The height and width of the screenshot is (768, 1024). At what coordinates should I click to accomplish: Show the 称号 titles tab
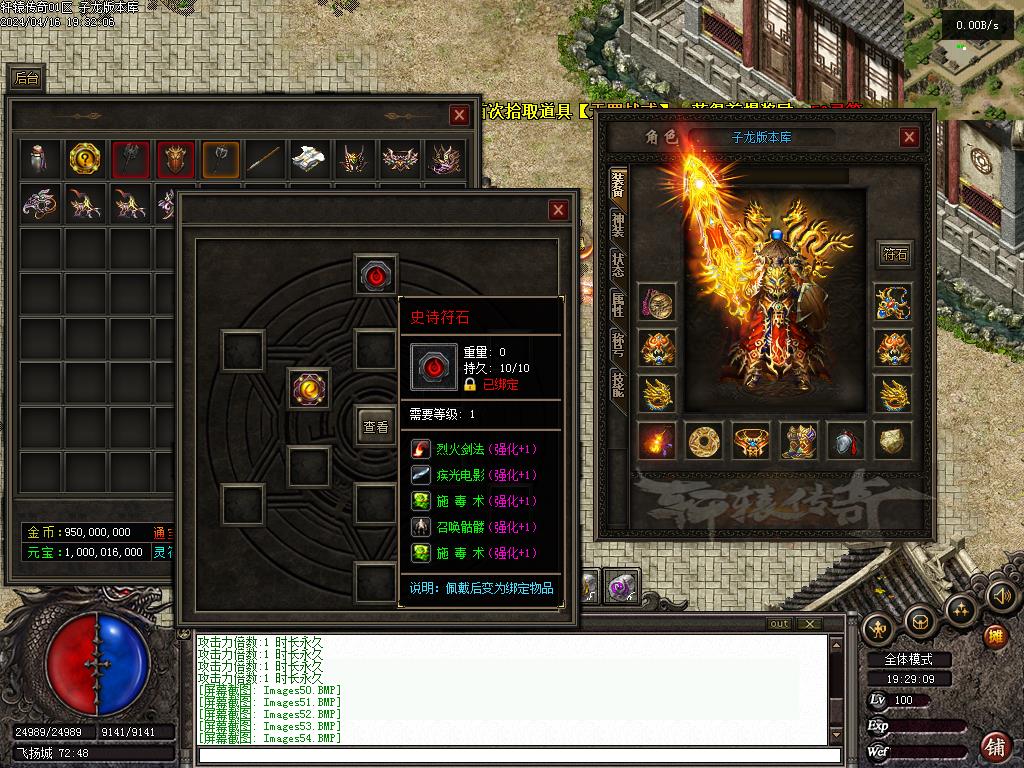click(x=618, y=343)
